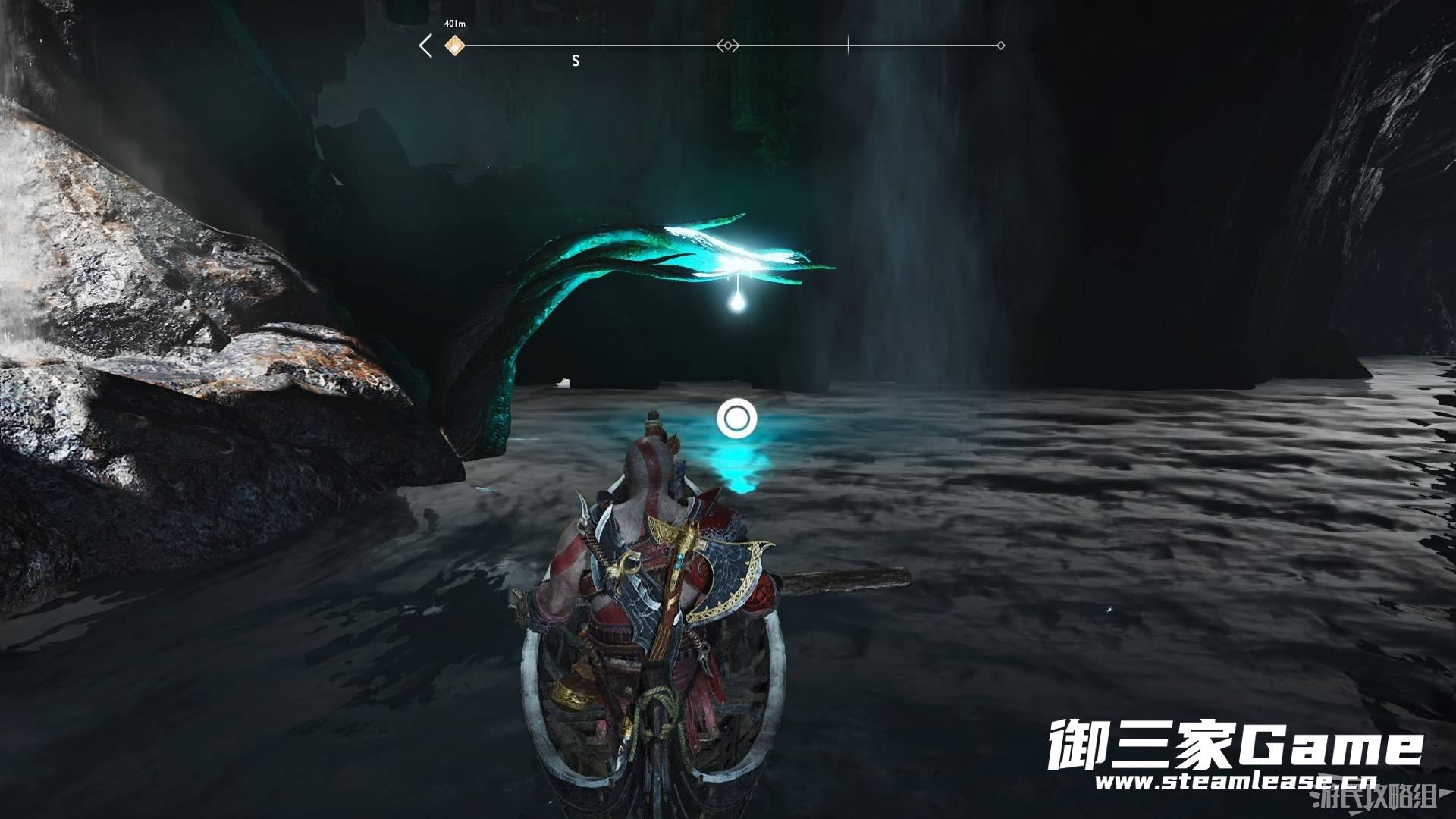Select the orange quest objective marker on the compass

(454, 46)
